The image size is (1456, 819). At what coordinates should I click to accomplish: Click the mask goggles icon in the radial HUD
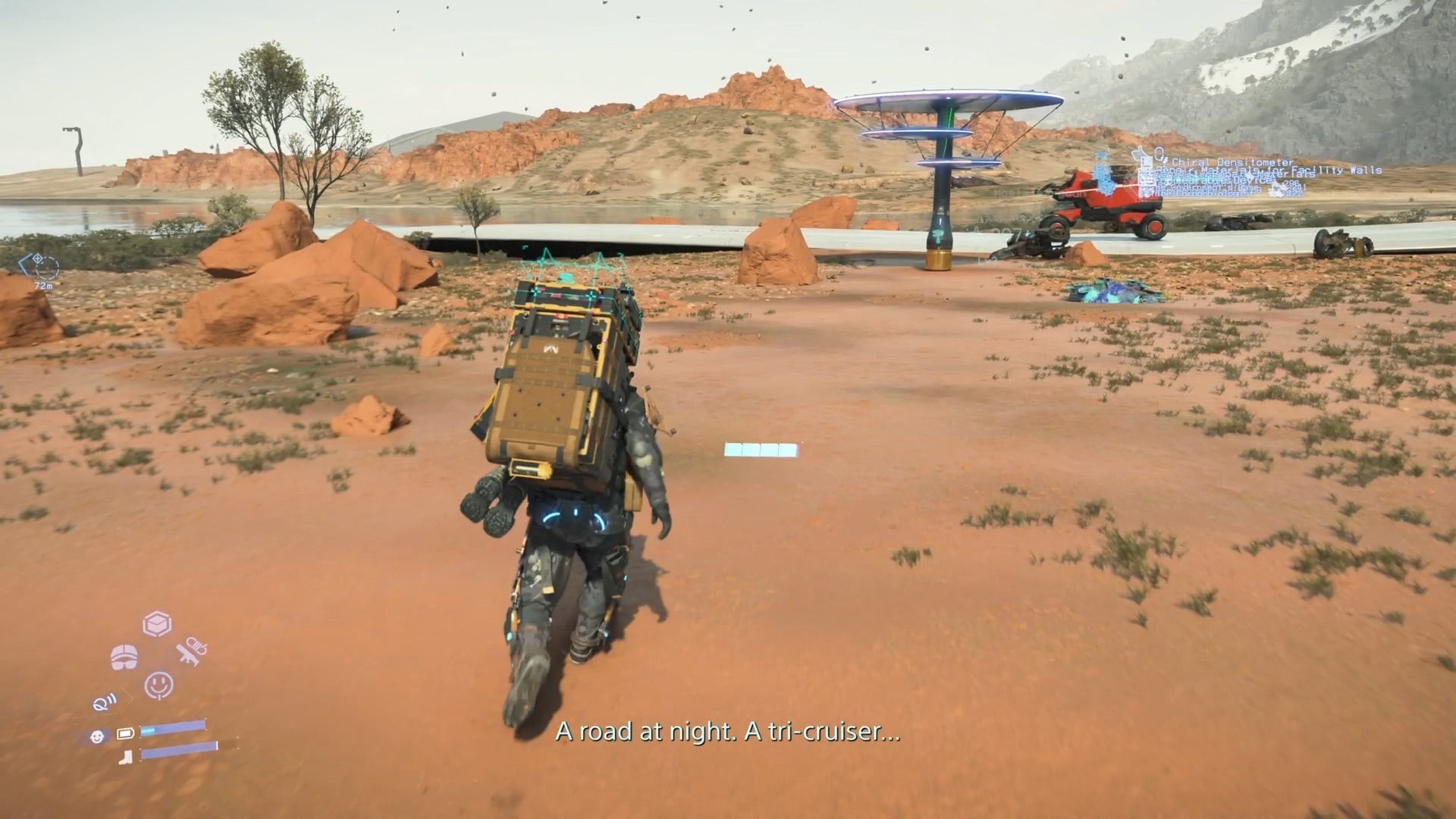point(124,657)
